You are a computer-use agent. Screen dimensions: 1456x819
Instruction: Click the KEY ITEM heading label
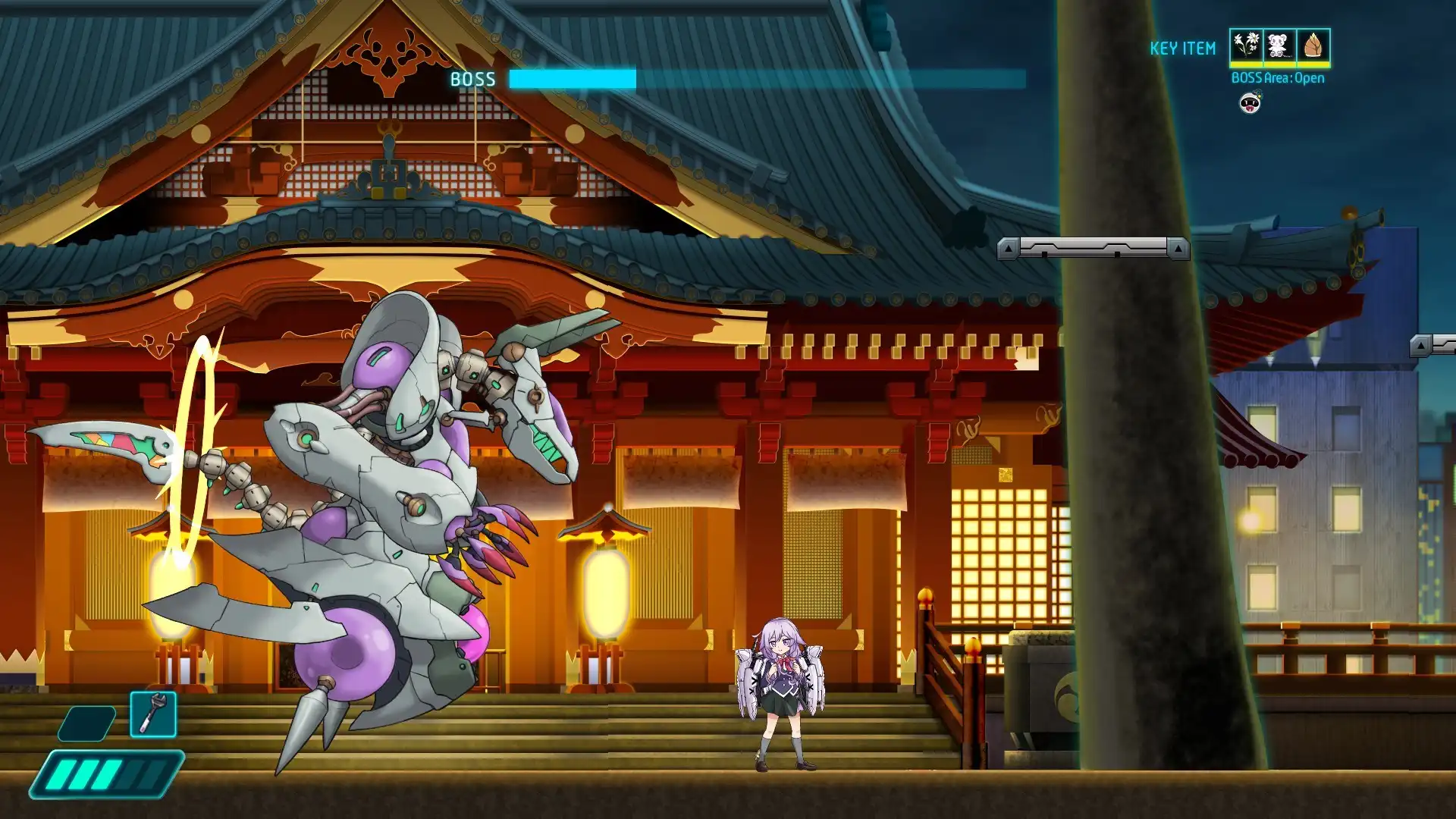click(1183, 48)
